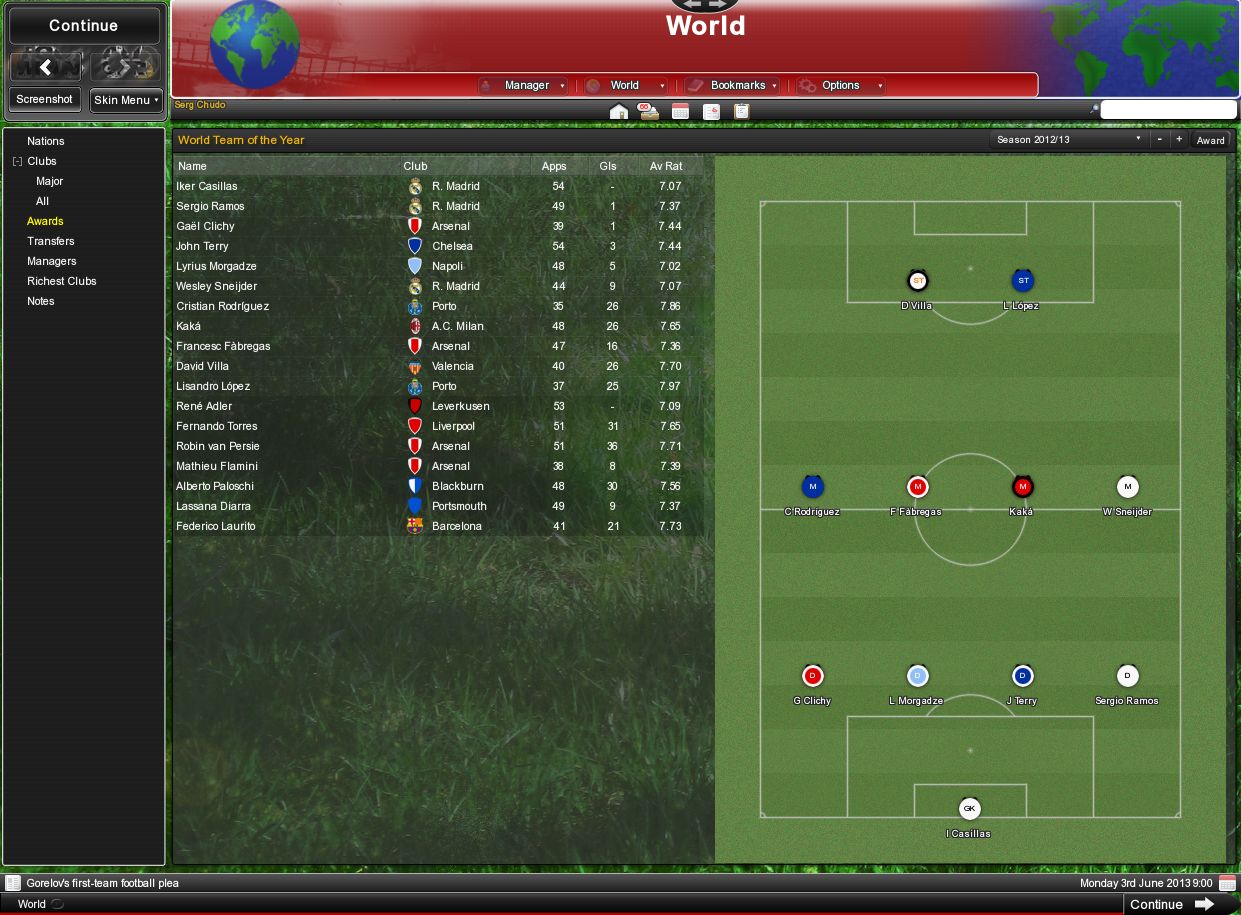Screen dimensions: 1241x915
Task: Open the Bookmarks menu
Action: pyautogui.click(x=732, y=86)
